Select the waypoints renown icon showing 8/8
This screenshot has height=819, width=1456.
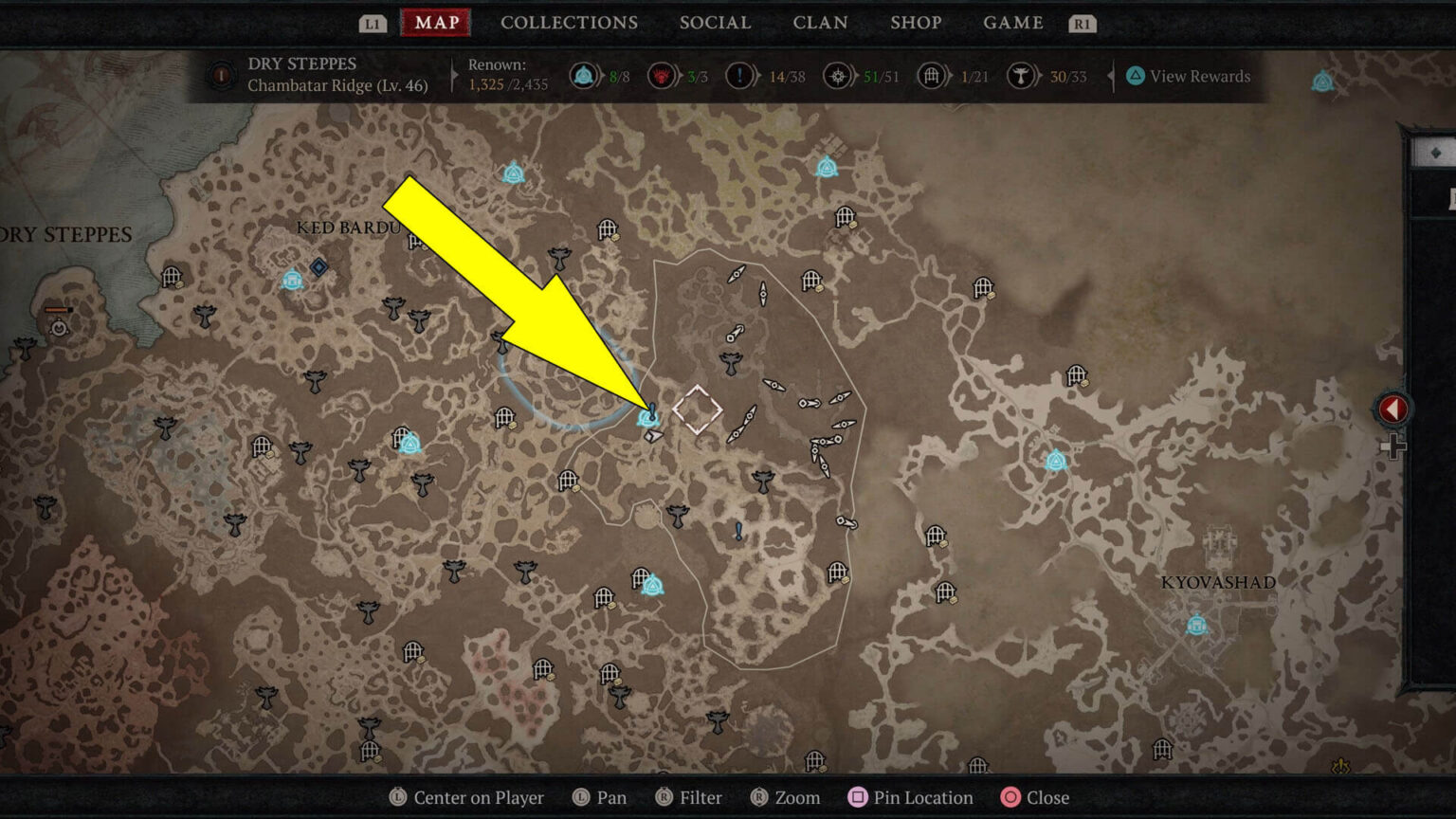(585, 76)
